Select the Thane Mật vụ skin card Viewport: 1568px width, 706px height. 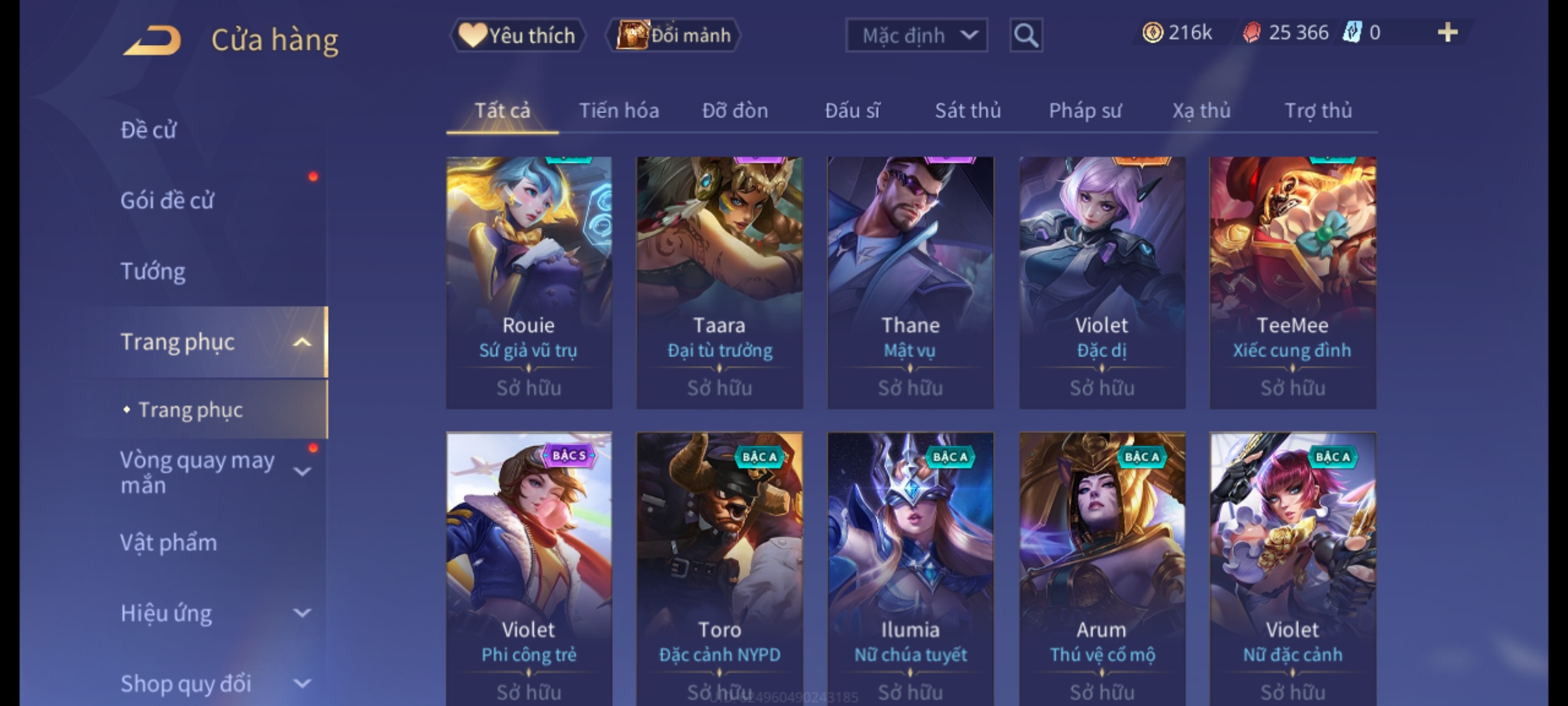point(910,282)
